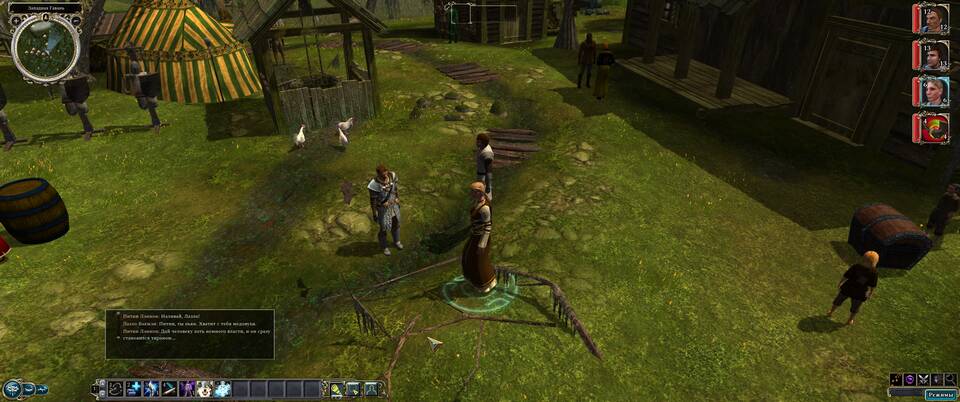
Task: Toggle the purple gem mode icon
Action: pyautogui.click(x=909, y=379)
